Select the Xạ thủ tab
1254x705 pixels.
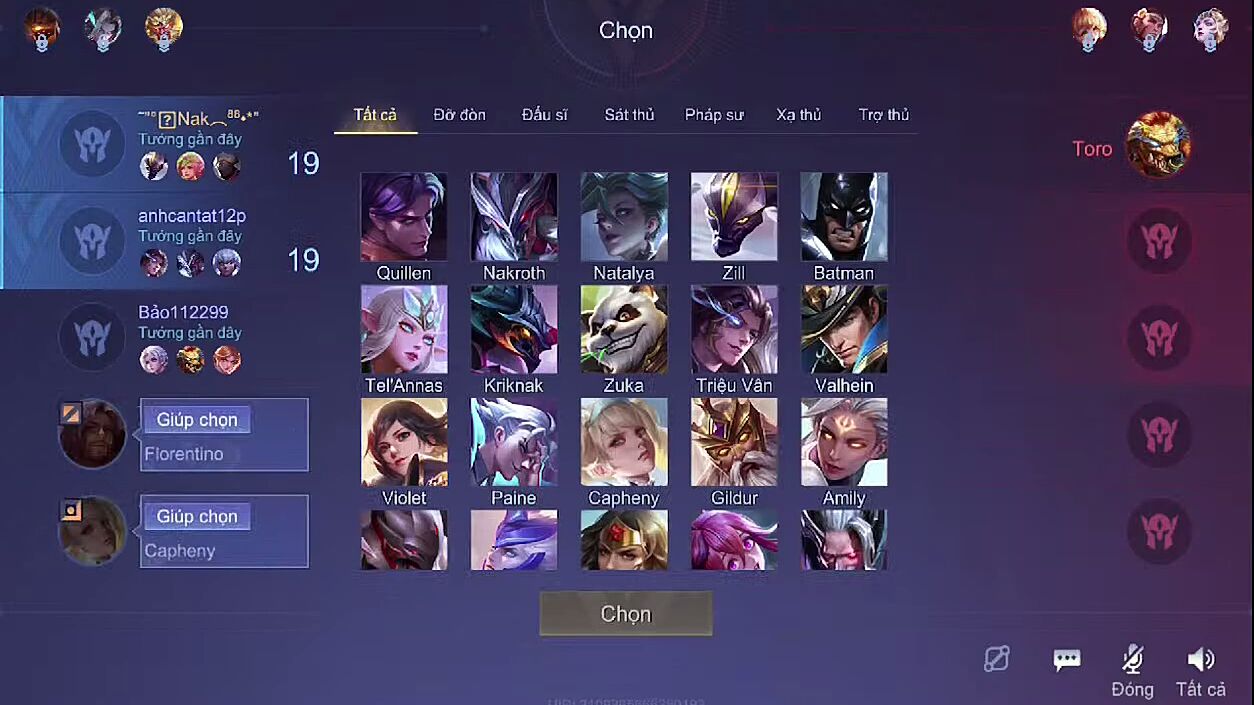click(798, 115)
